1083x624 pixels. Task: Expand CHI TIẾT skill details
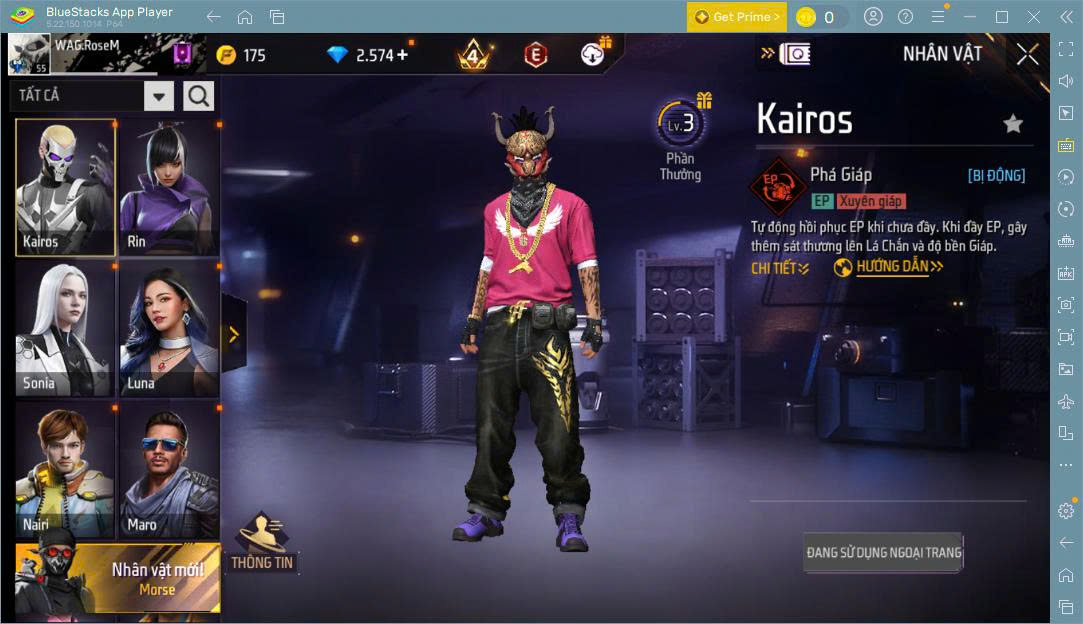pyautogui.click(x=780, y=268)
